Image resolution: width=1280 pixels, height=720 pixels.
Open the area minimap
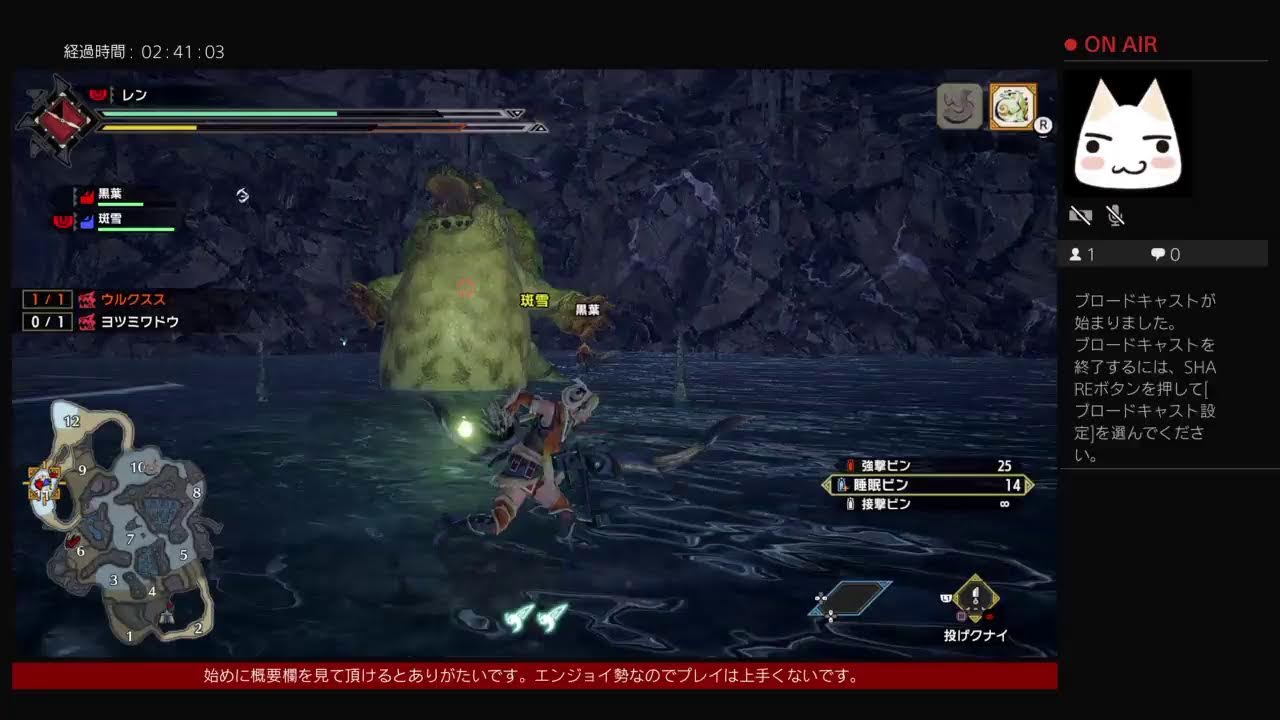pyautogui.click(x=120, y=525)
